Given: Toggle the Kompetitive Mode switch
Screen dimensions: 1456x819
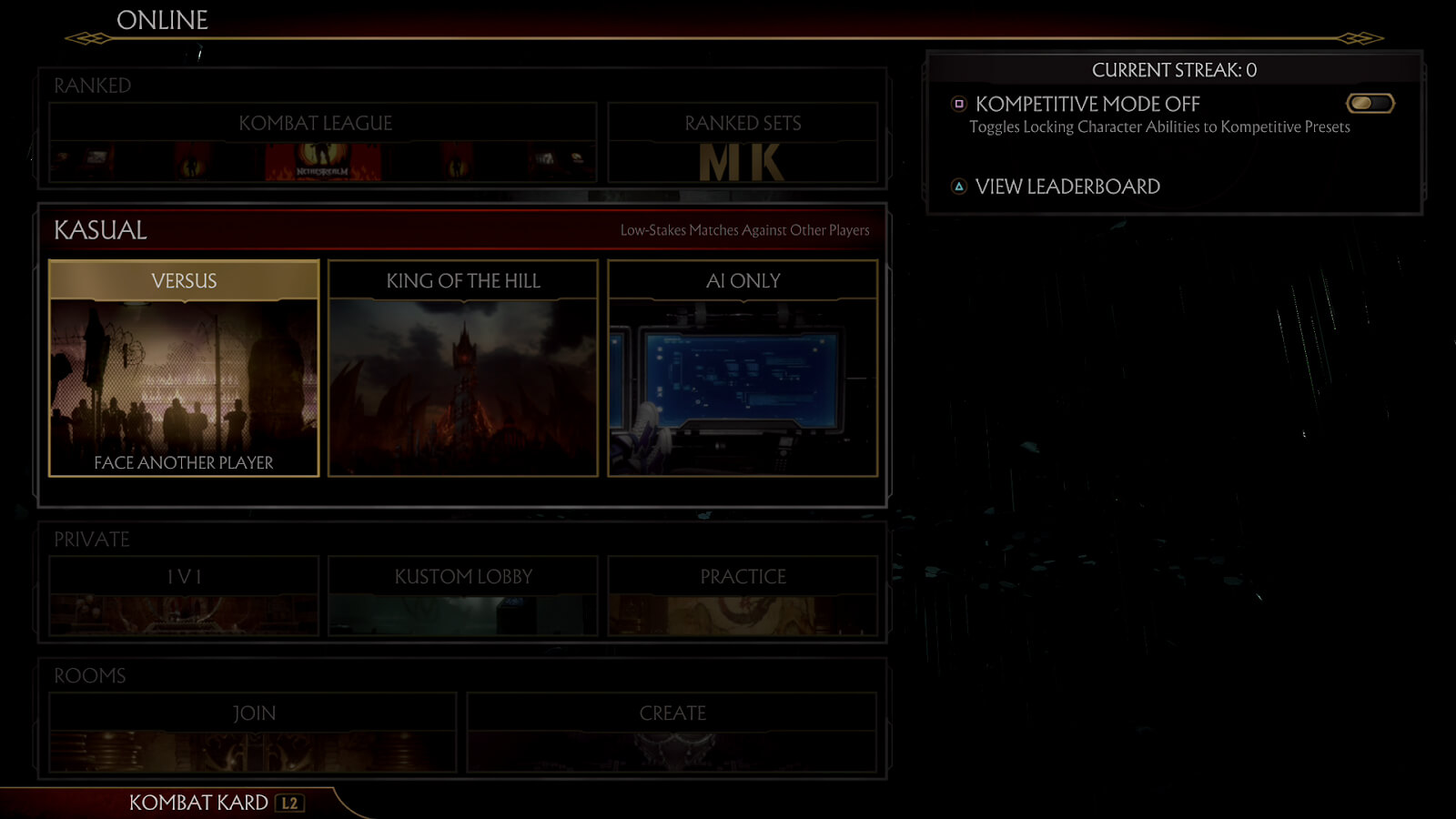Looking at the screenshot, I should (x=1370, y=104).
